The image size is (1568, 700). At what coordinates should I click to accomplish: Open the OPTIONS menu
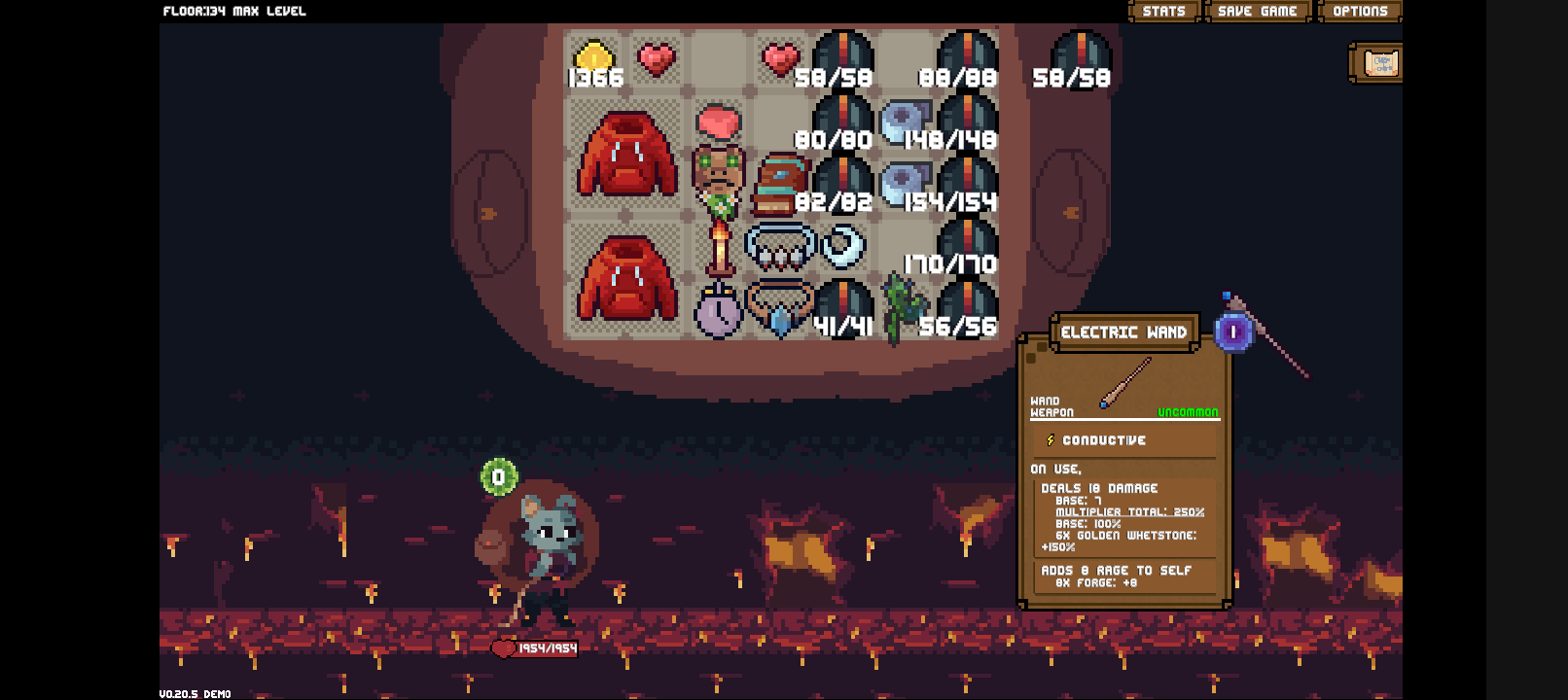[1359, 11]
